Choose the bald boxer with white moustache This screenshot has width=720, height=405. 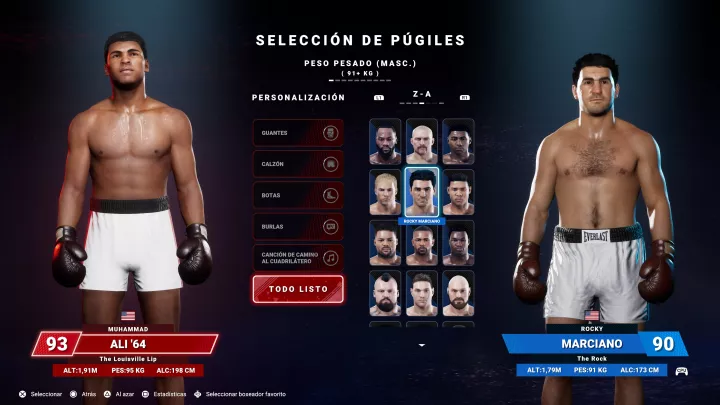click(x=422, y=142)
